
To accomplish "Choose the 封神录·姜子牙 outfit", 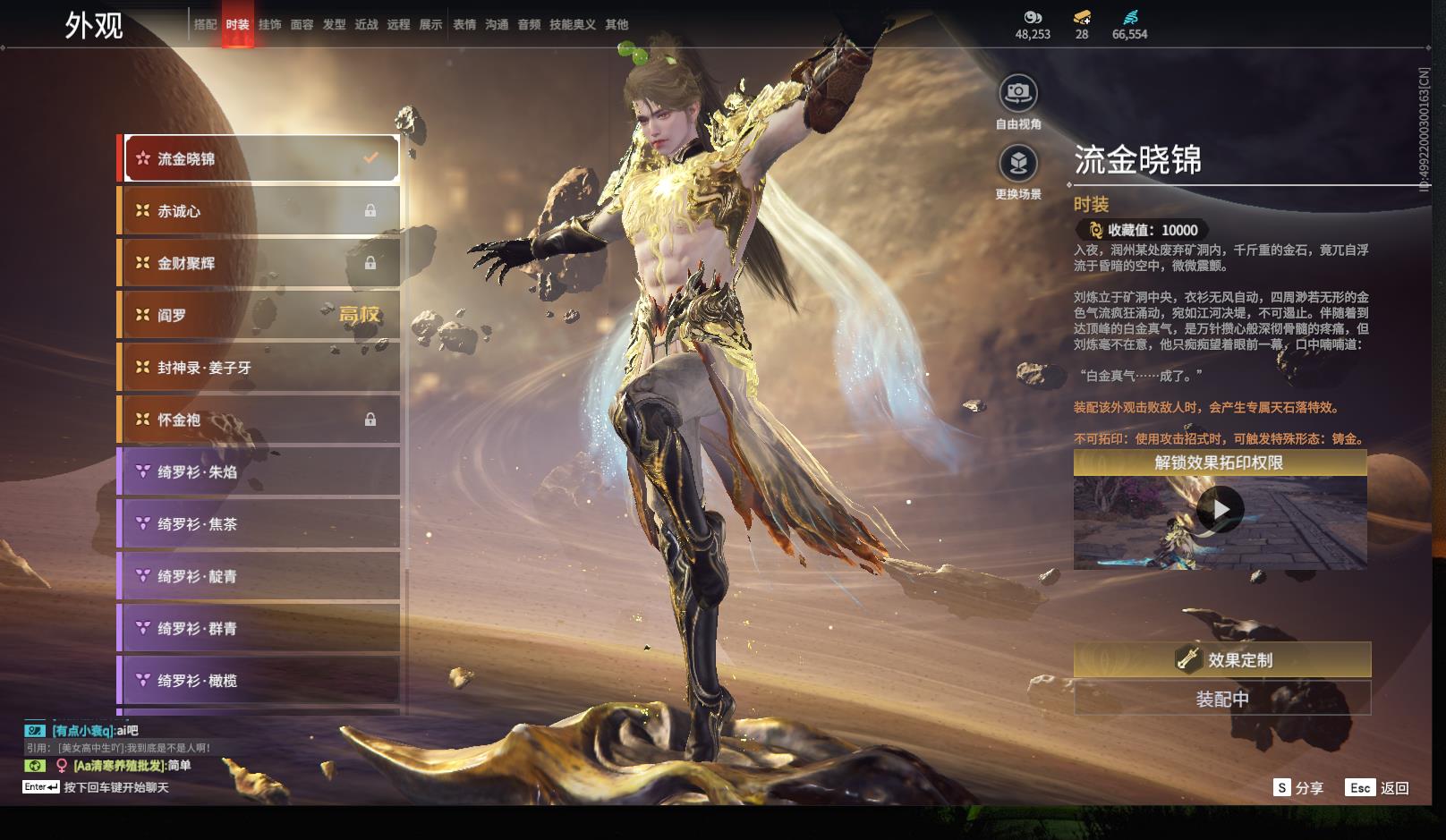I will (x=259, y=368).
